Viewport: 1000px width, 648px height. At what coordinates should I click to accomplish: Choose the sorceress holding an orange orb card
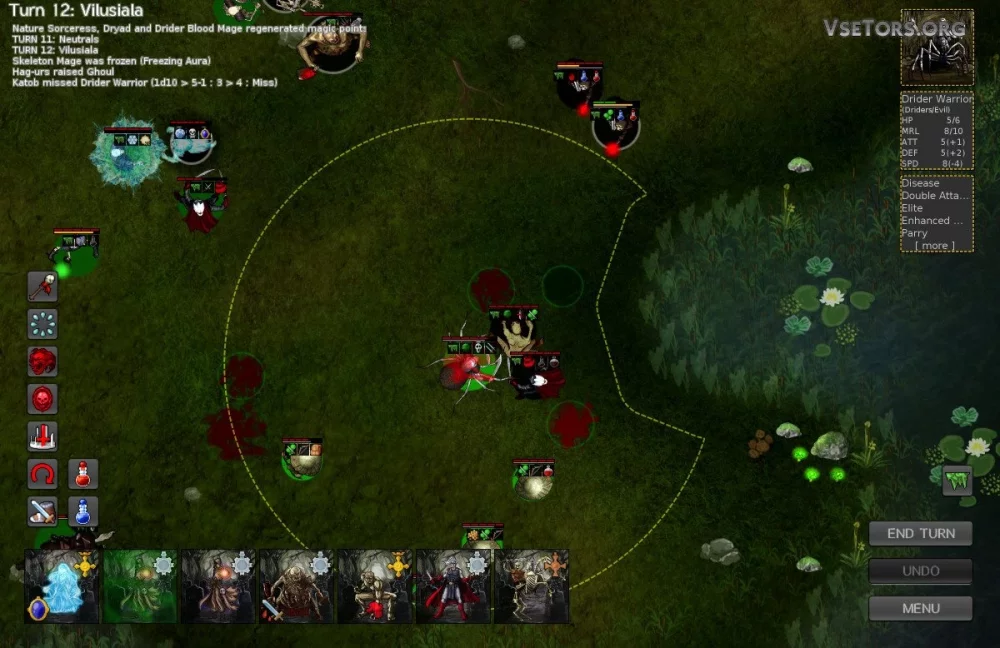(218, 587)
